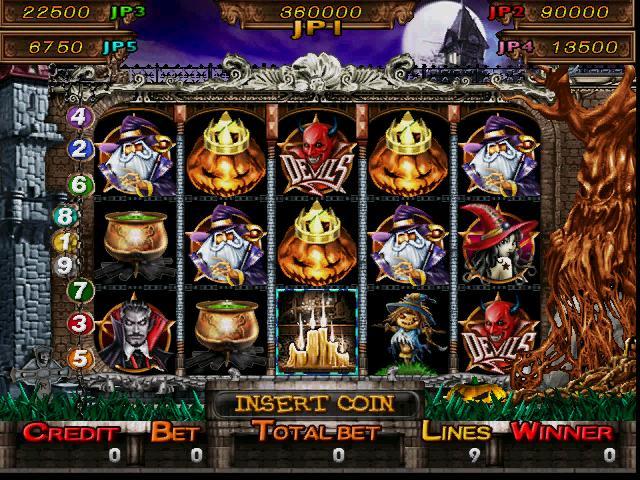Activate payline marker number 5
The height and width of the screenshot is (480, 640).
pos(80,356)
